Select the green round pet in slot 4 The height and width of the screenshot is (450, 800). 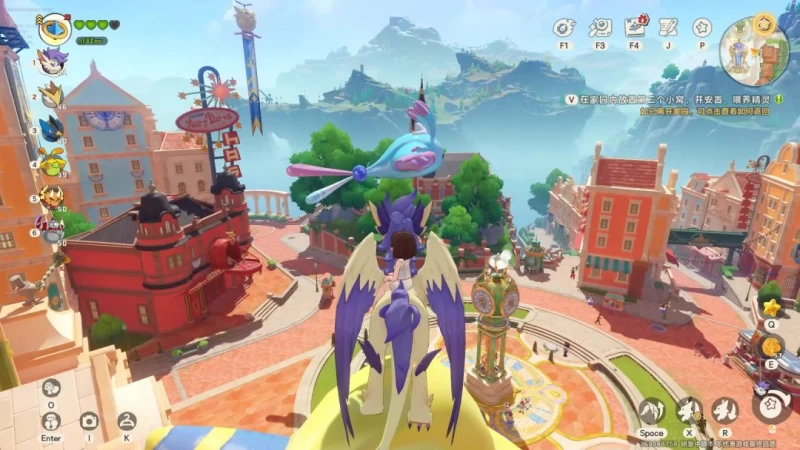click(x=51, y=161)
